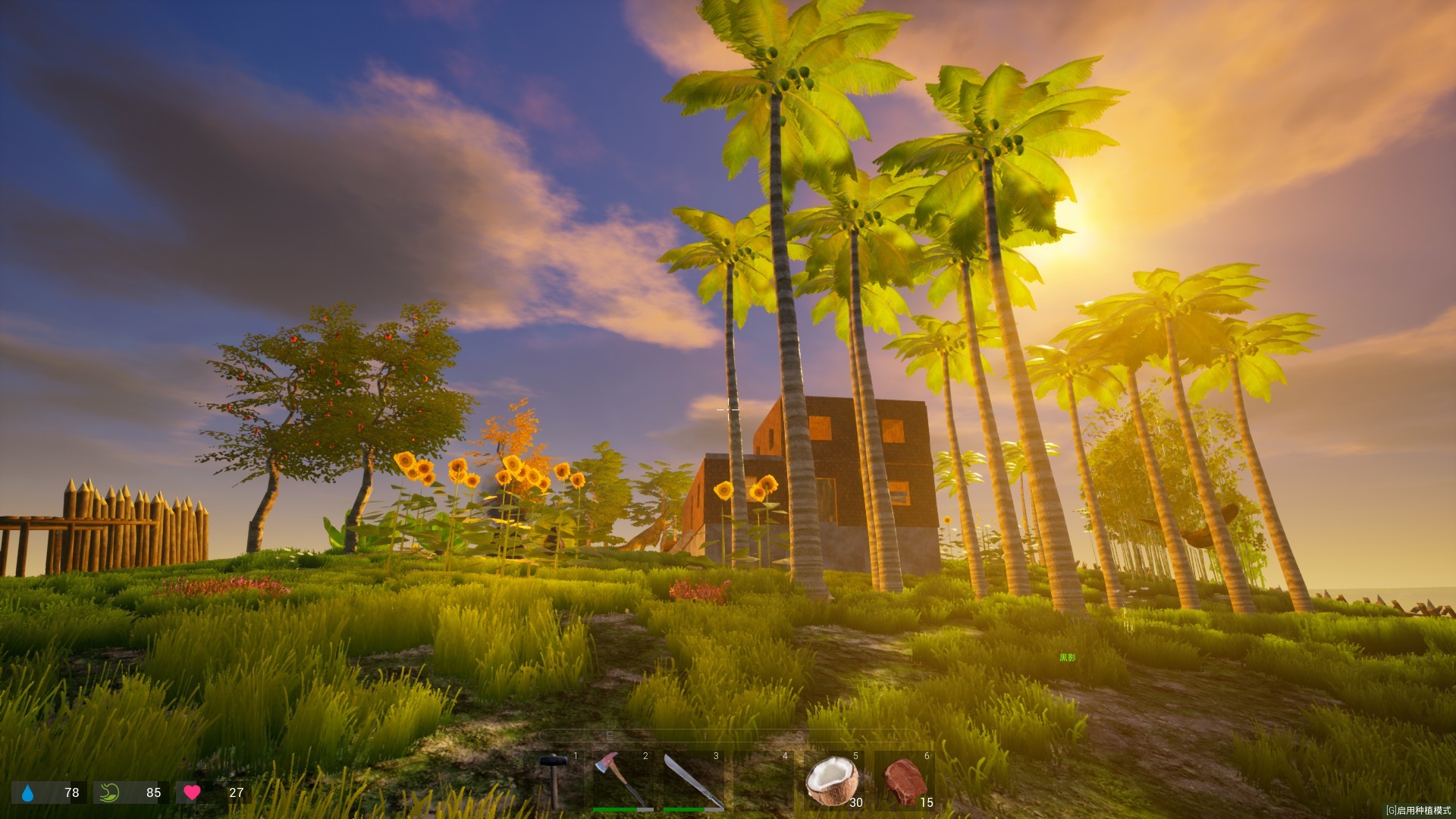
Task: Click the coconut stack count 30
Action: pos(855,802)
